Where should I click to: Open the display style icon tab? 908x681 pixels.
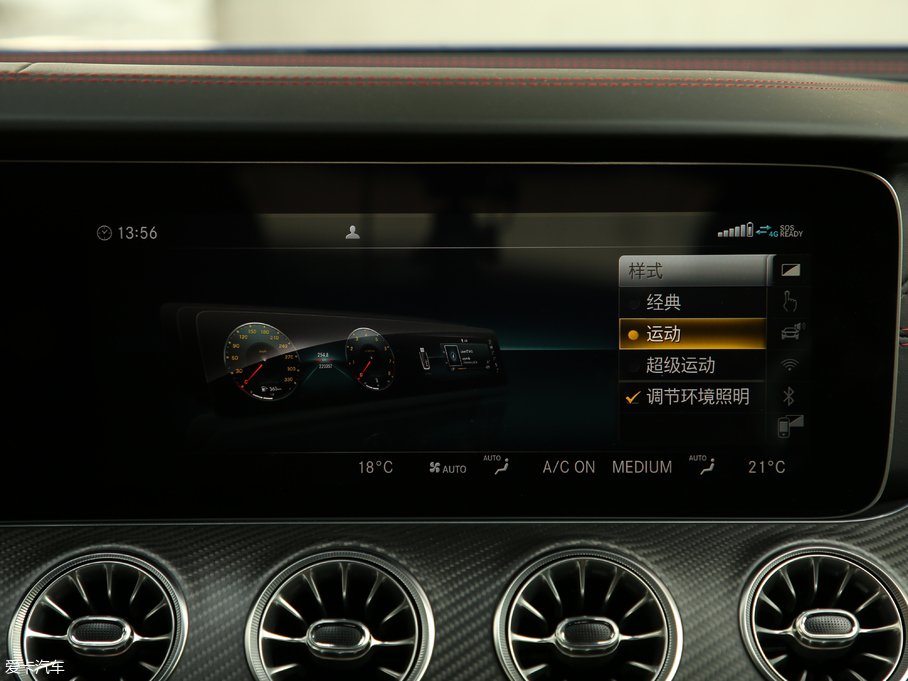(790, 270)
